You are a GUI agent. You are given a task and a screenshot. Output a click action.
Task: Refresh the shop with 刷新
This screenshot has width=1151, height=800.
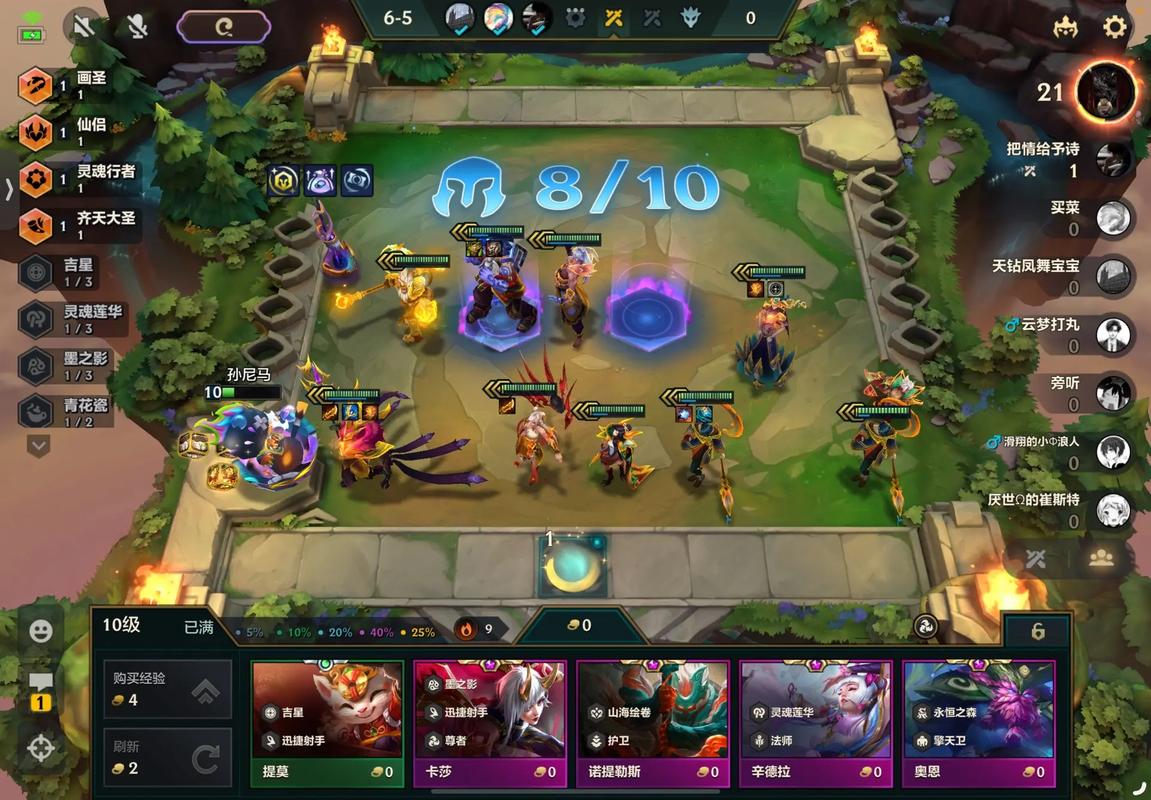point(168,758)
